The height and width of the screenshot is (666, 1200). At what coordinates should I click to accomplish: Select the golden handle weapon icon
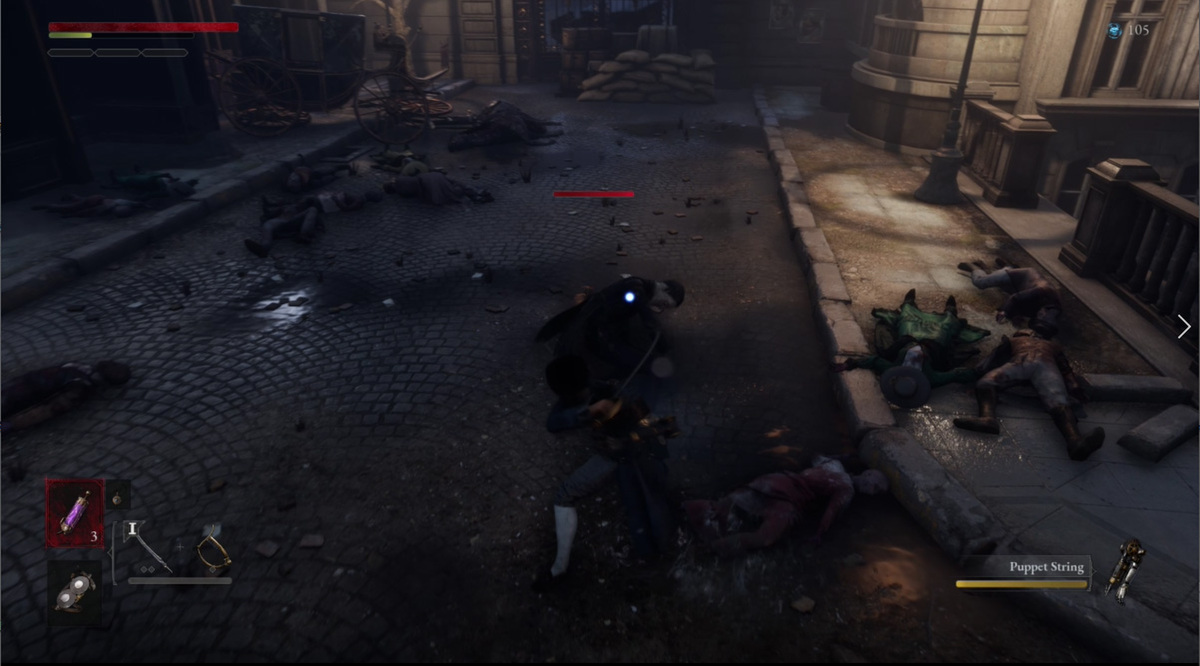[x=213, y=549]
